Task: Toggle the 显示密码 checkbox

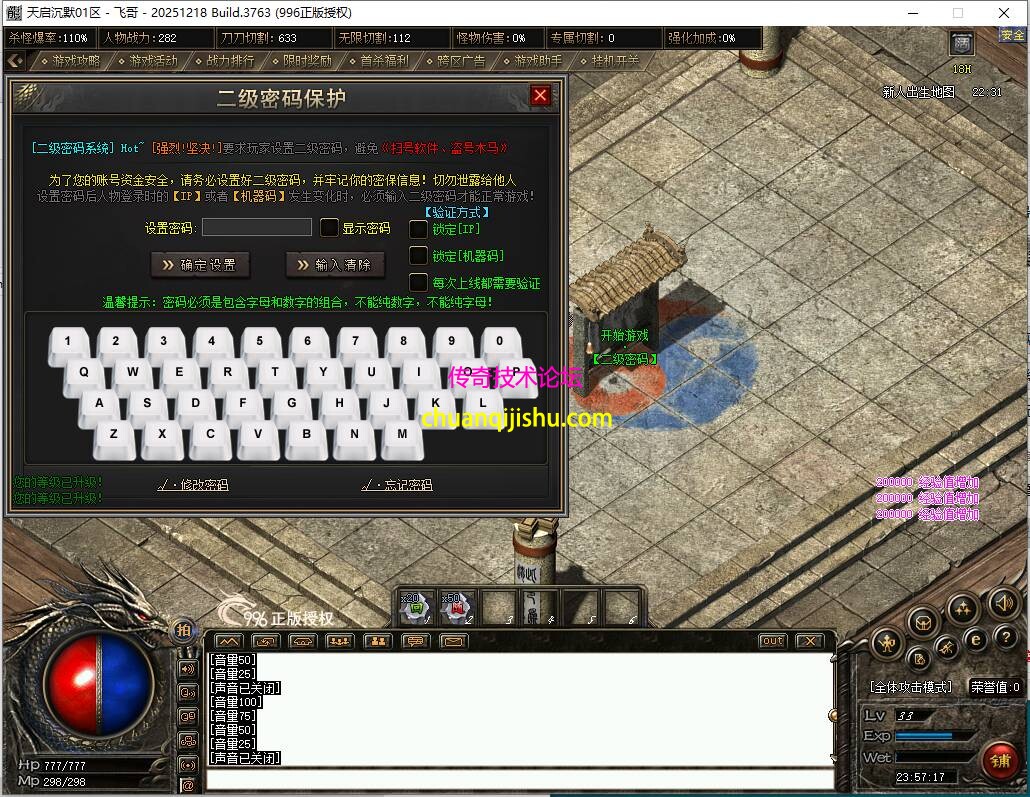Action: pos(329,228)
